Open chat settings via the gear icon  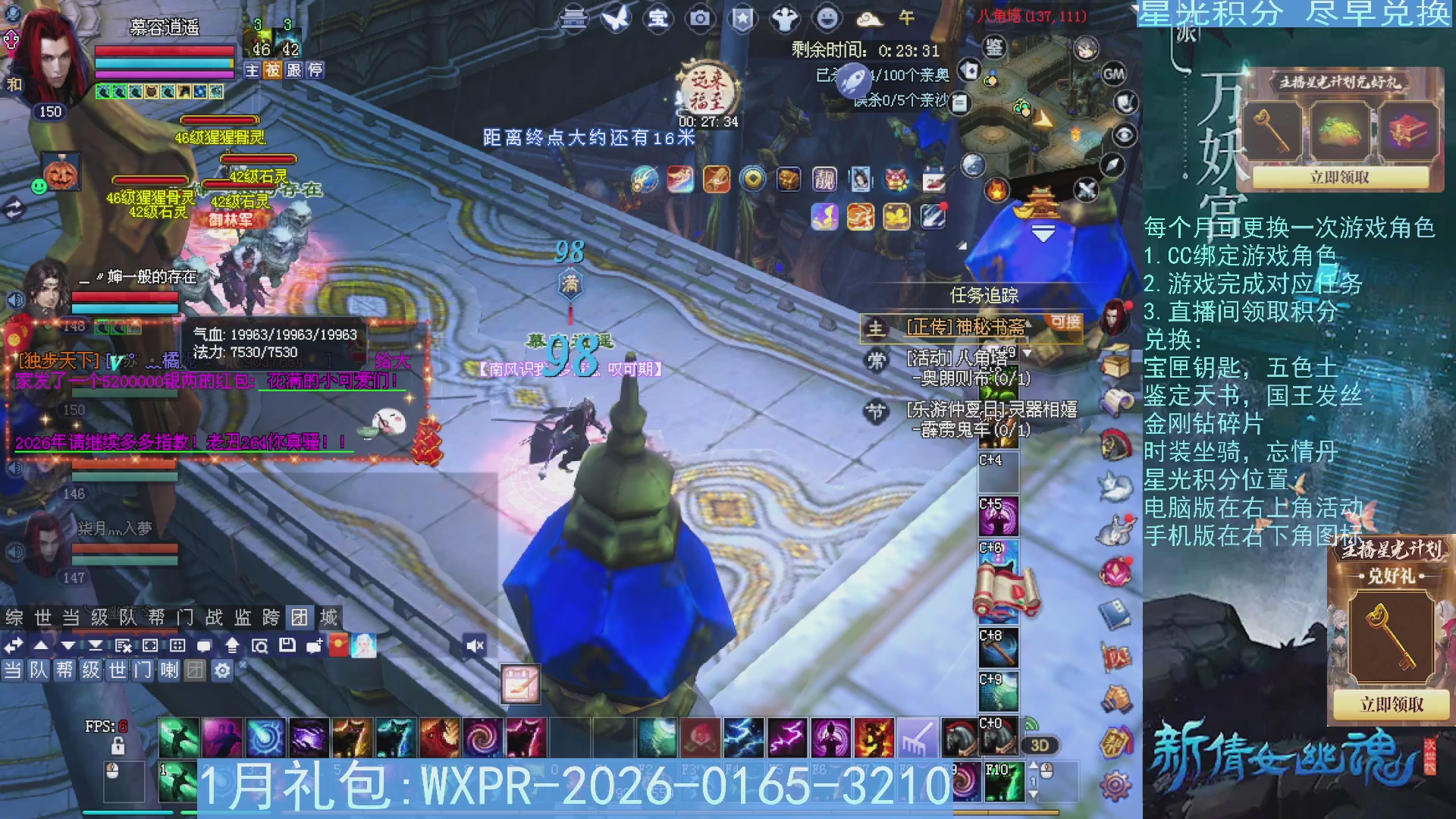pyautogui.click(x=221, y=670)
